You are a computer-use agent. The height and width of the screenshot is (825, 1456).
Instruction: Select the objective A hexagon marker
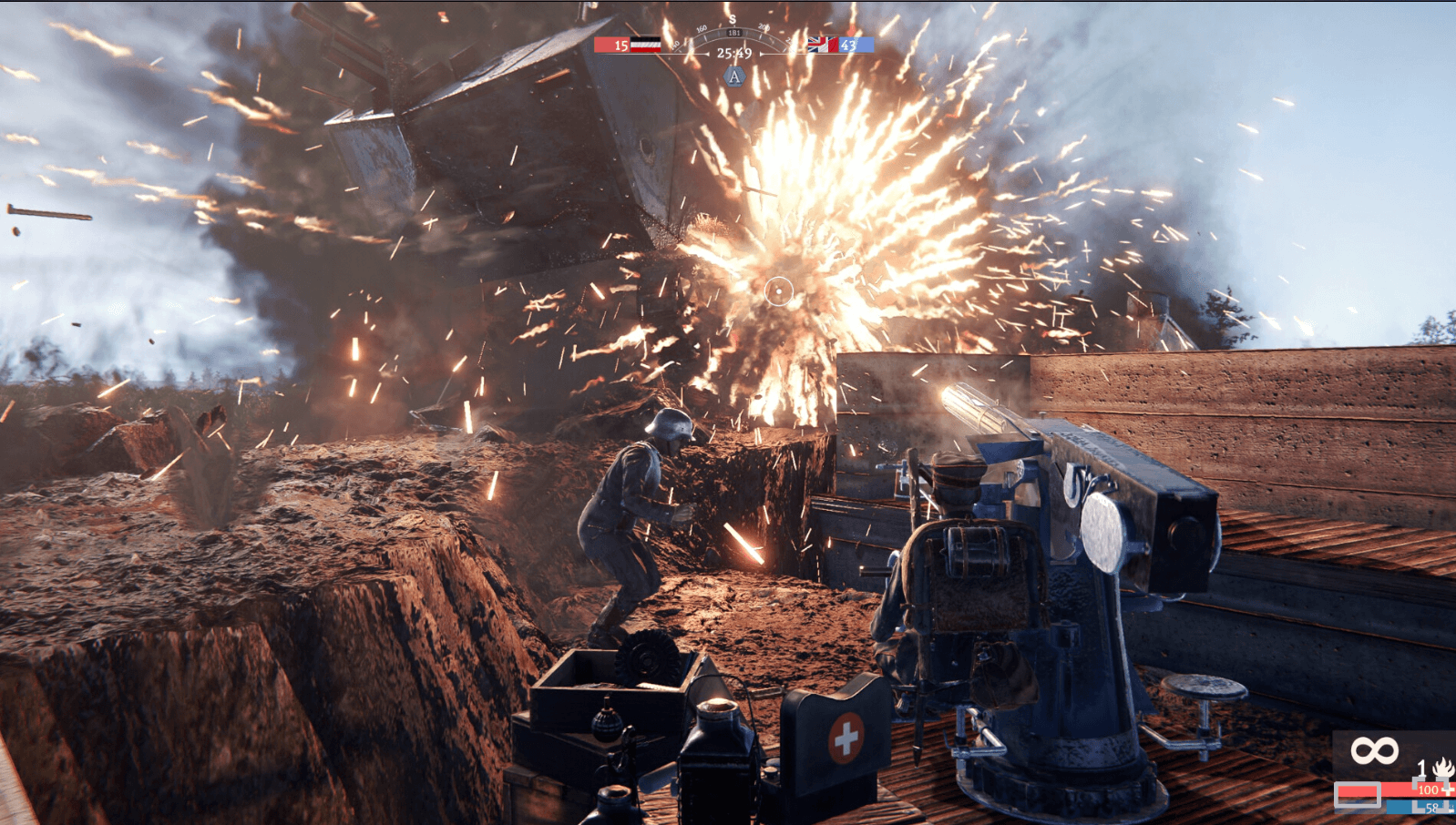coord(734,77)
